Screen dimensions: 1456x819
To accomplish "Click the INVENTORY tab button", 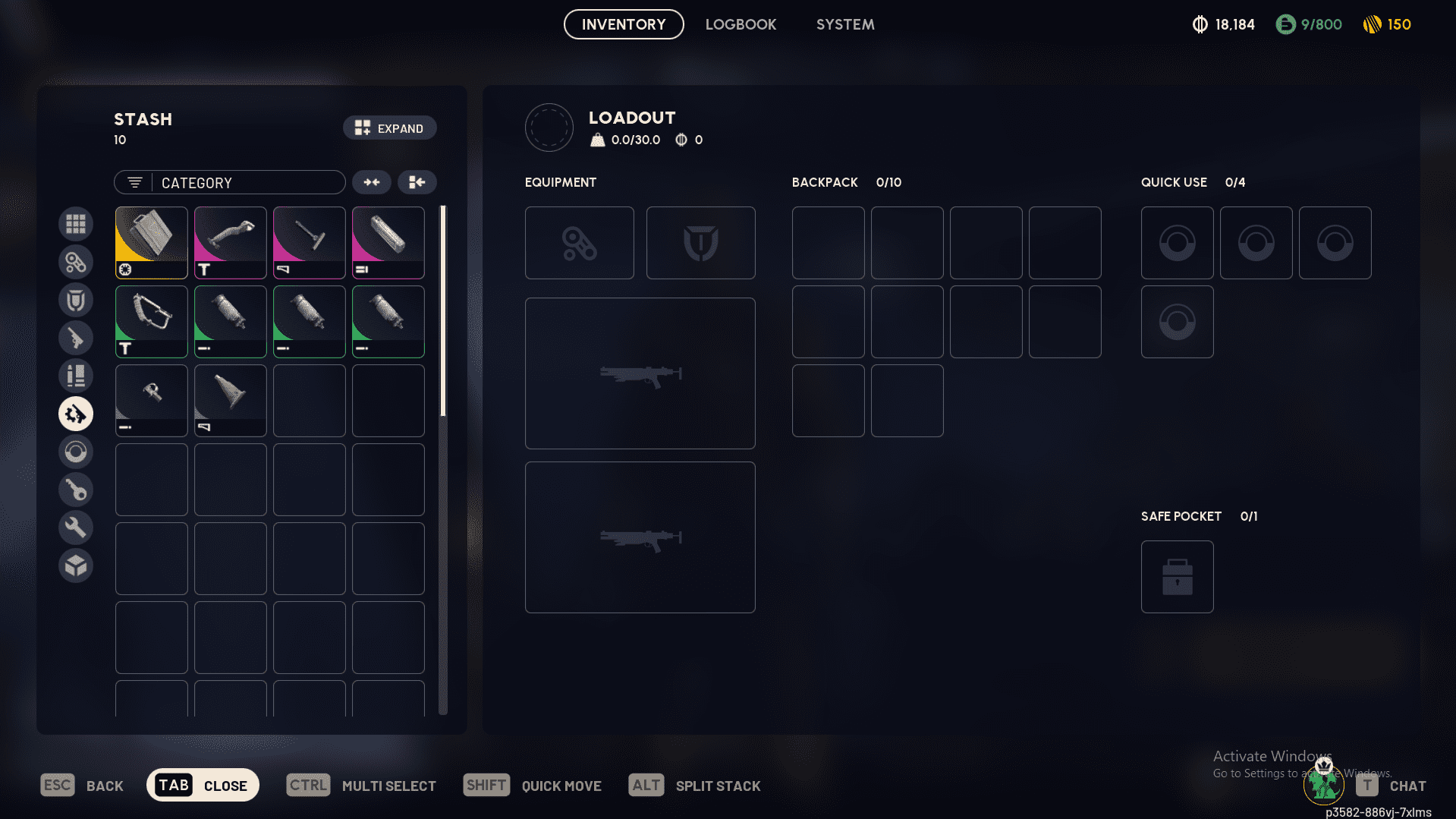I will 623,24.
